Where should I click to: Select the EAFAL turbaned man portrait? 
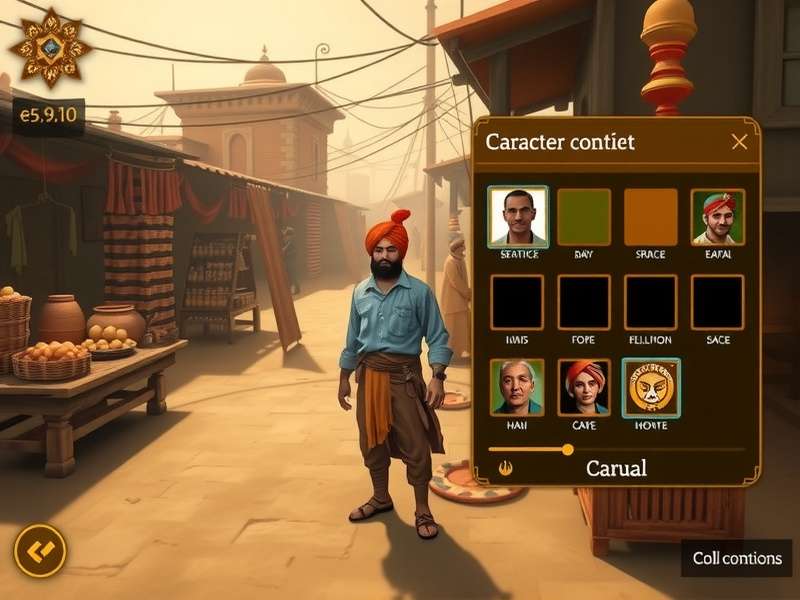point(717,216)
